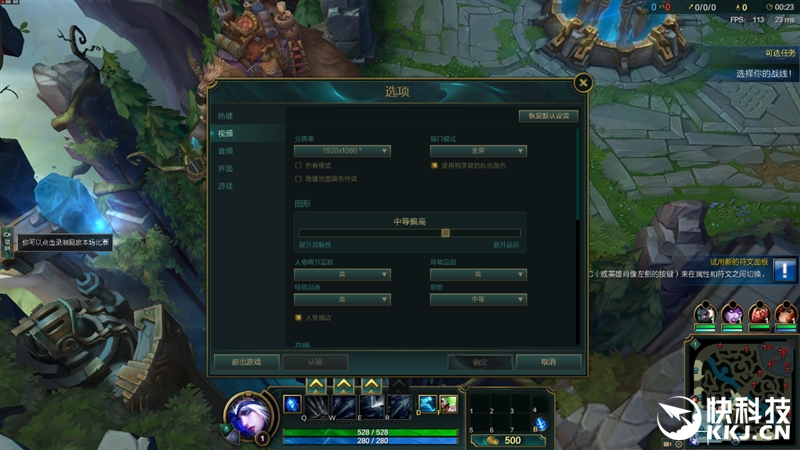800x450 pixels.
Task: Click the 退出游戏 exit game button
Action: pyautogui.click(x=245, y=362)
